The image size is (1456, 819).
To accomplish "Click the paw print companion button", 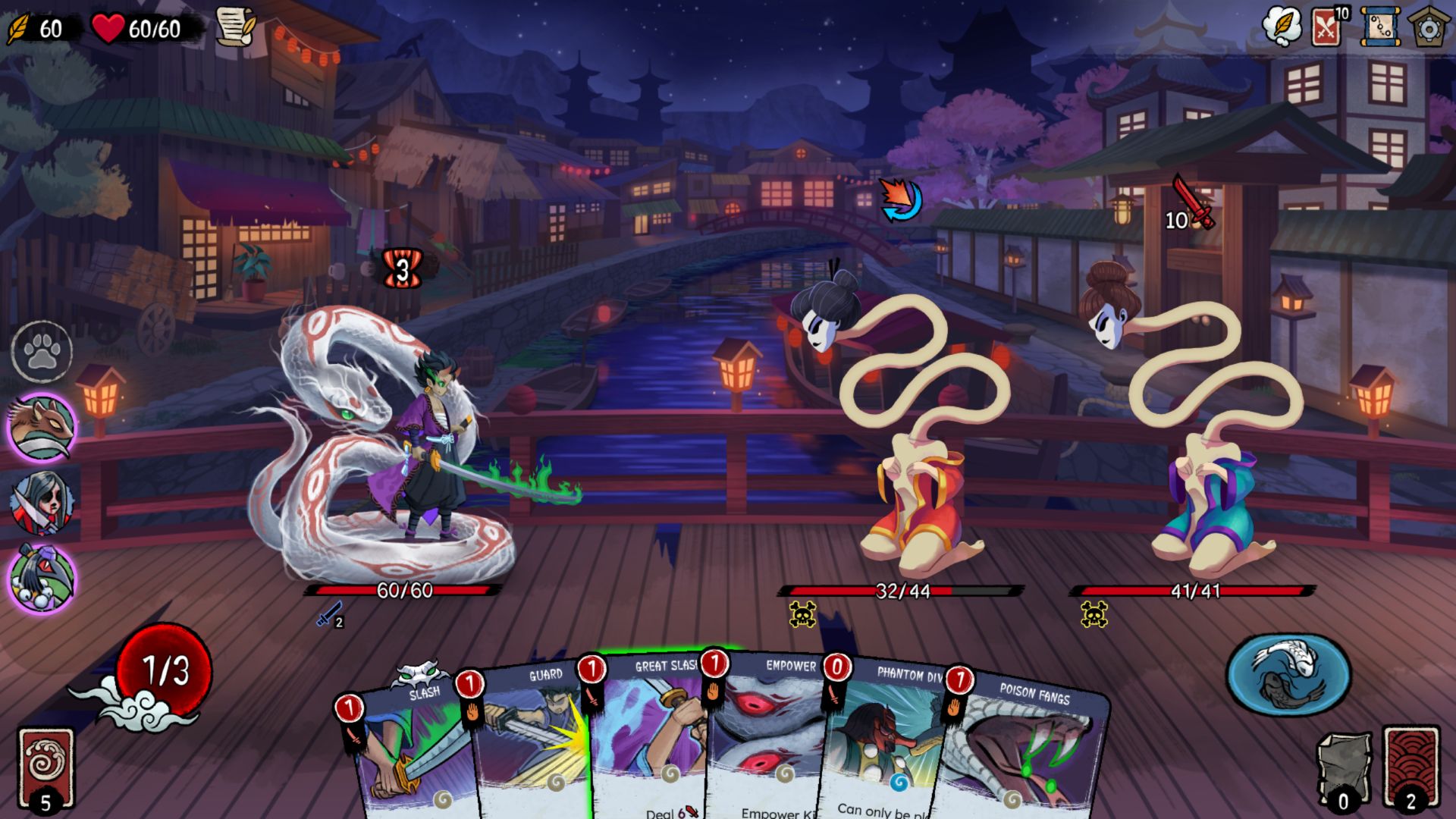I will [x=42, y=352].
